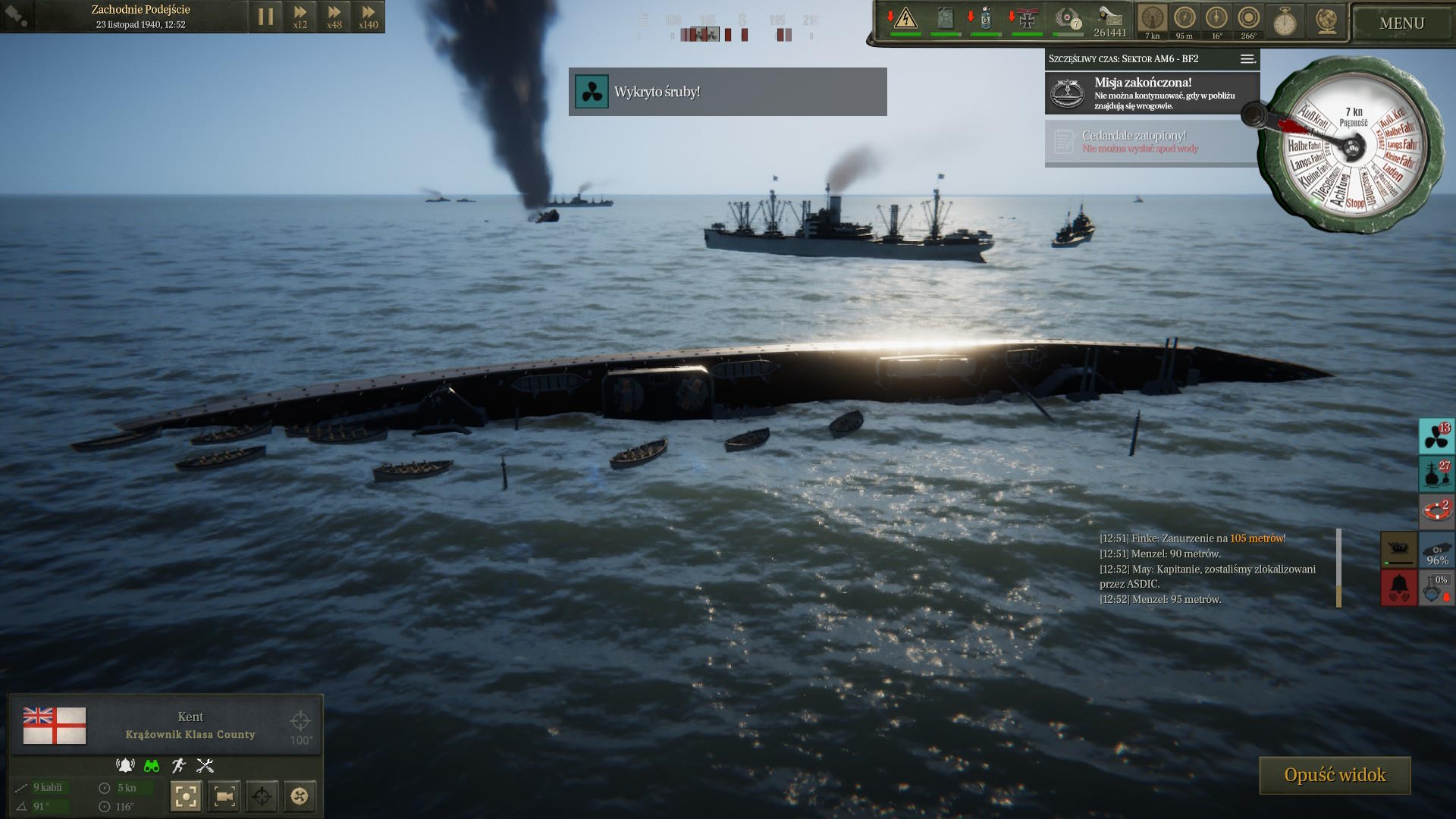Pause the game simulation
The width and height of the screenshot is (1456, 819).
265,17
